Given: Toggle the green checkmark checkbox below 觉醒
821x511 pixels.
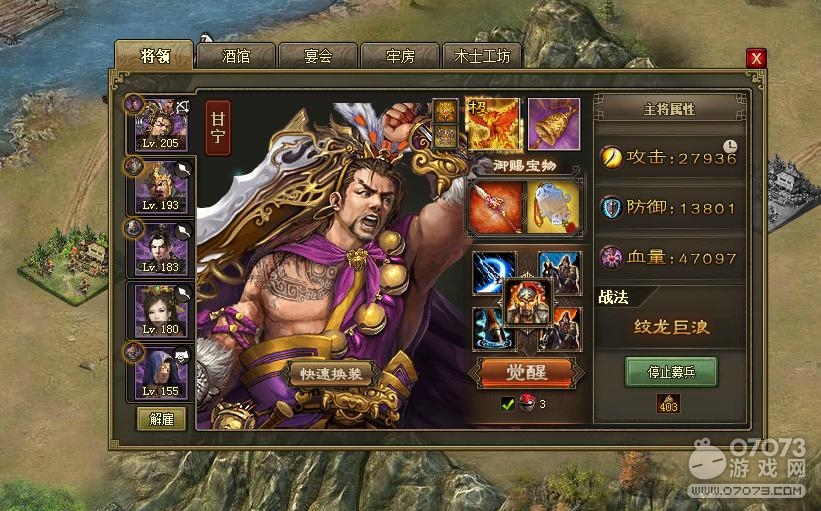Looking at the screenshot, I should tap(508, 404).
